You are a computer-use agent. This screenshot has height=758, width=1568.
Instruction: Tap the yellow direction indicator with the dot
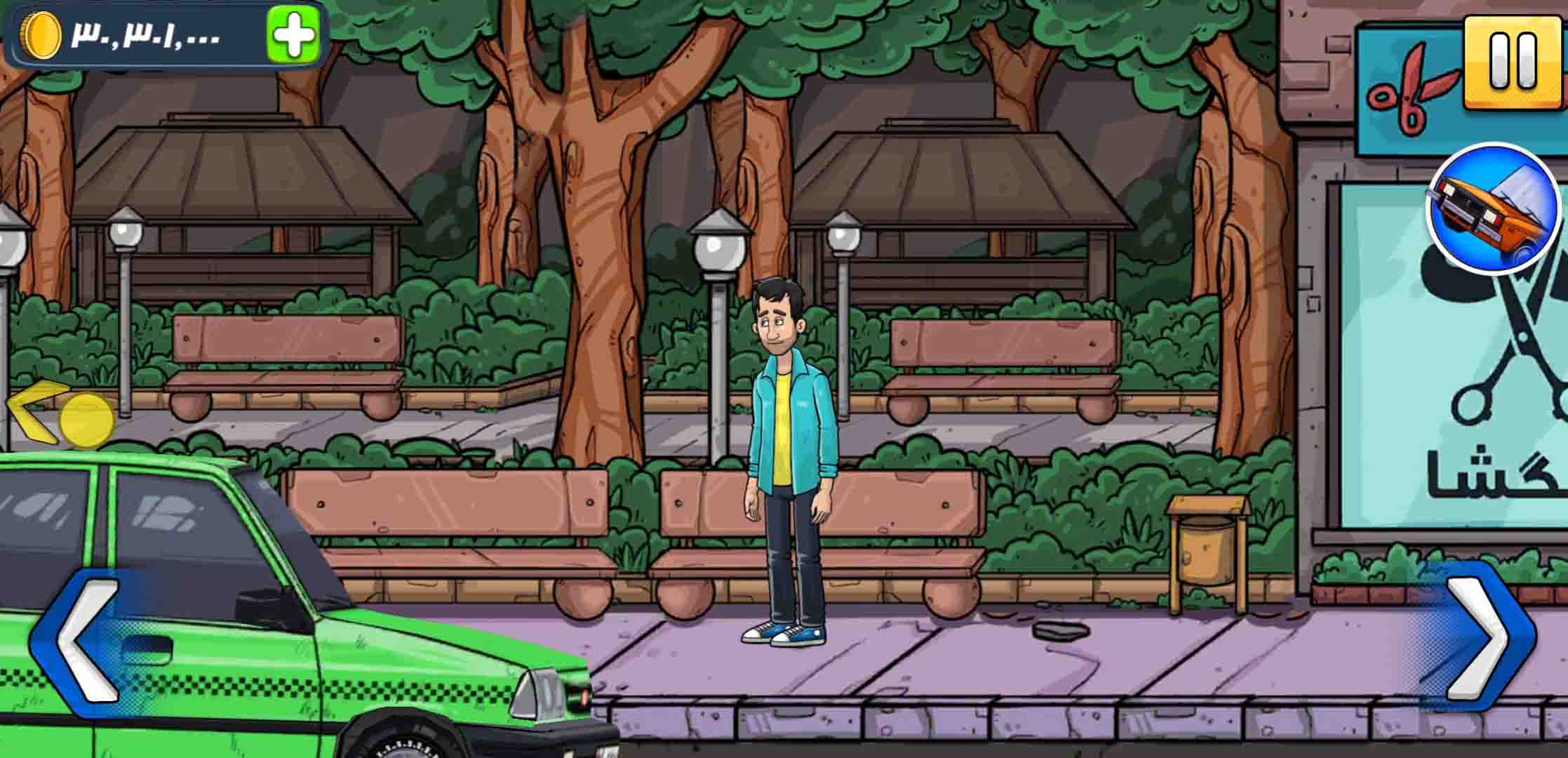coord(62,415)
